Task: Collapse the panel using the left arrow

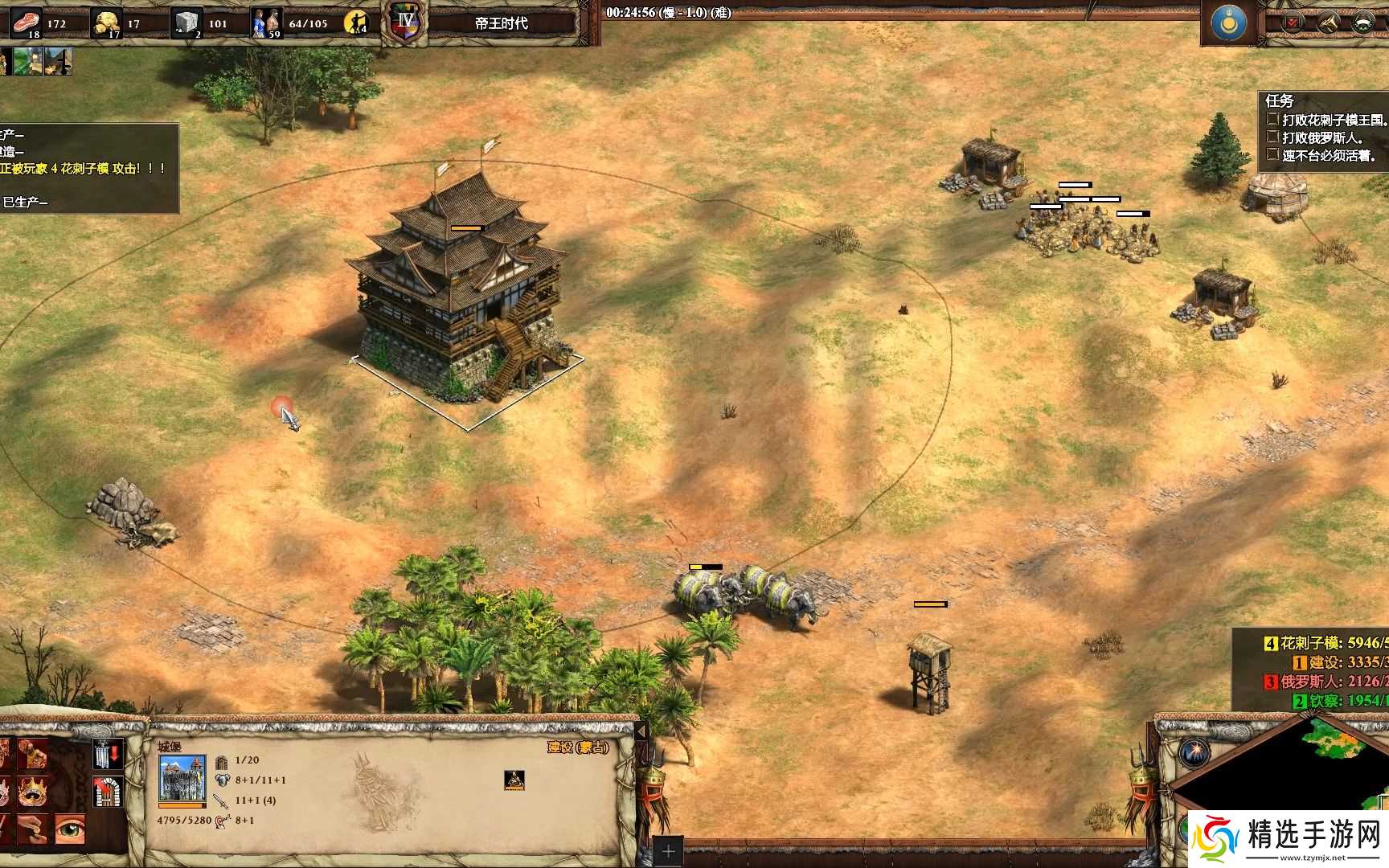Action: tap(641, 732)
